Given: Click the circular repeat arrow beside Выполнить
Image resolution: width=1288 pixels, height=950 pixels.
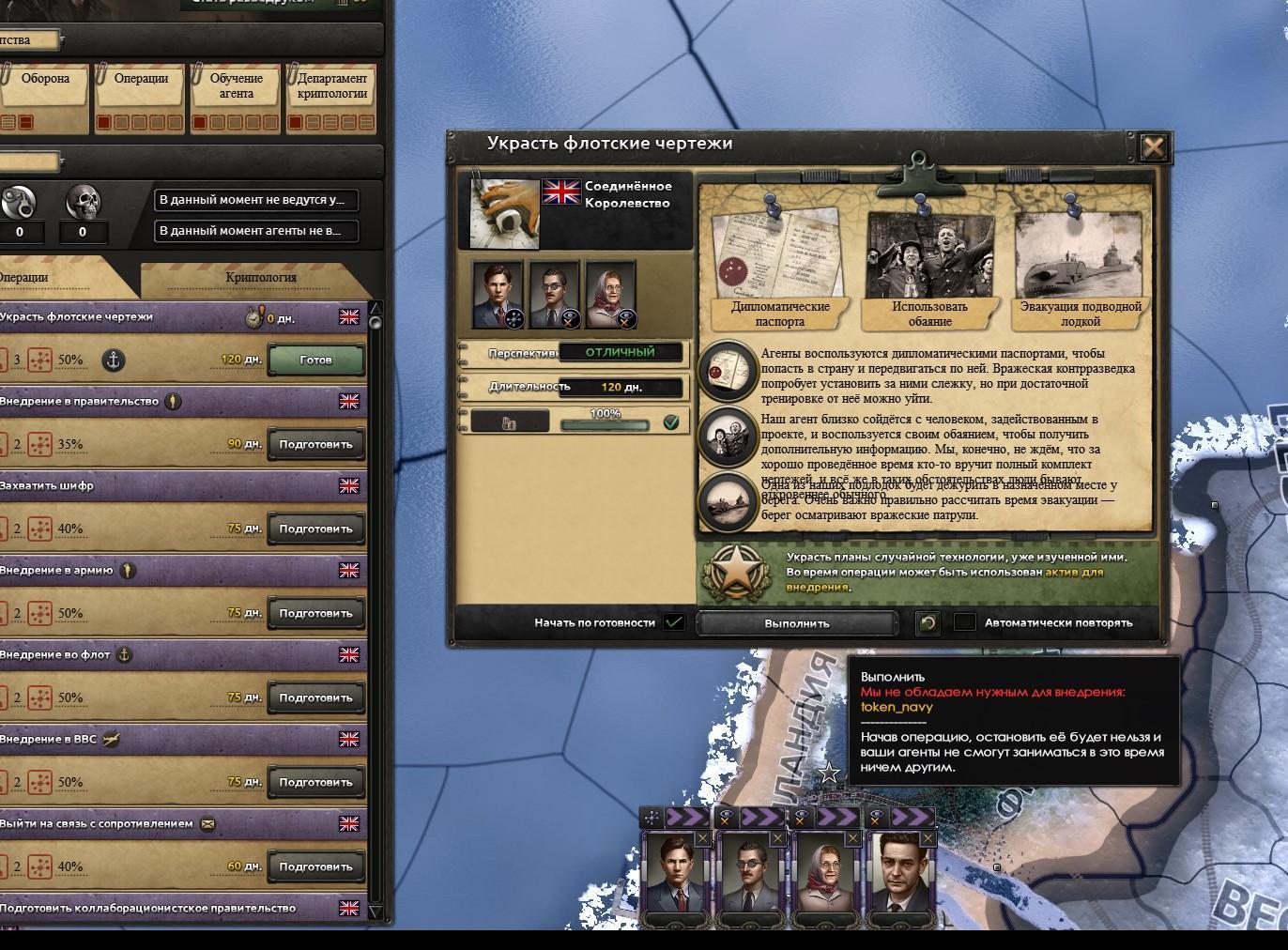Looking at the screenshot, I should point(928,622).
